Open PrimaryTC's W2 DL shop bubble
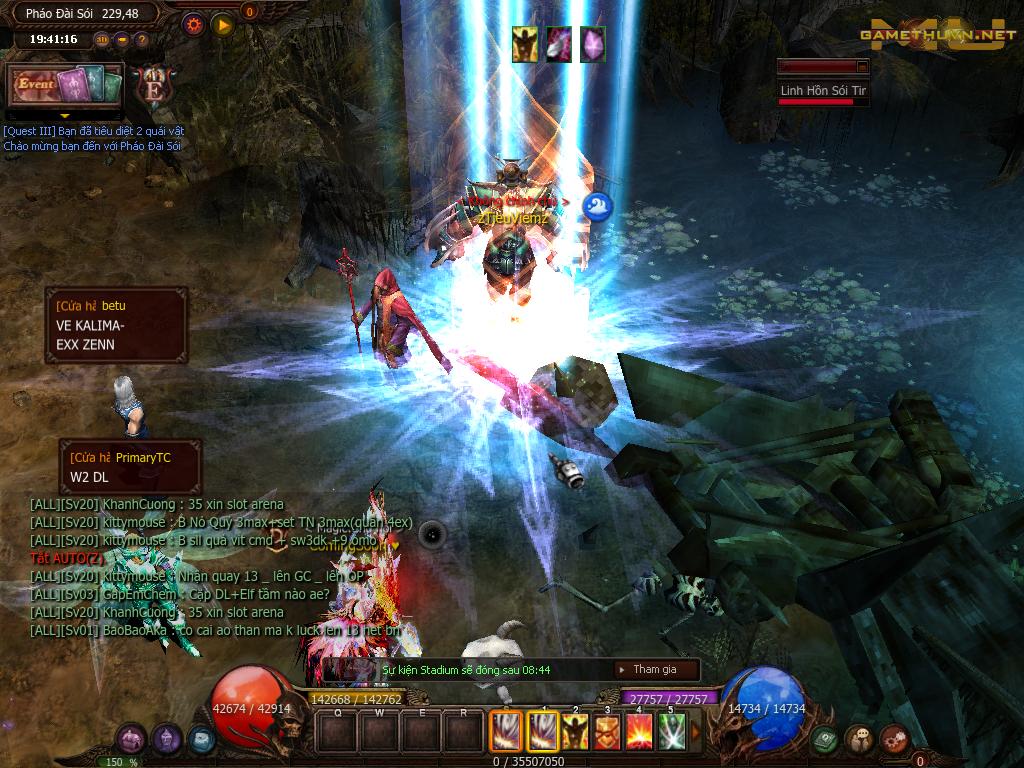 click(x=129, y=467)
